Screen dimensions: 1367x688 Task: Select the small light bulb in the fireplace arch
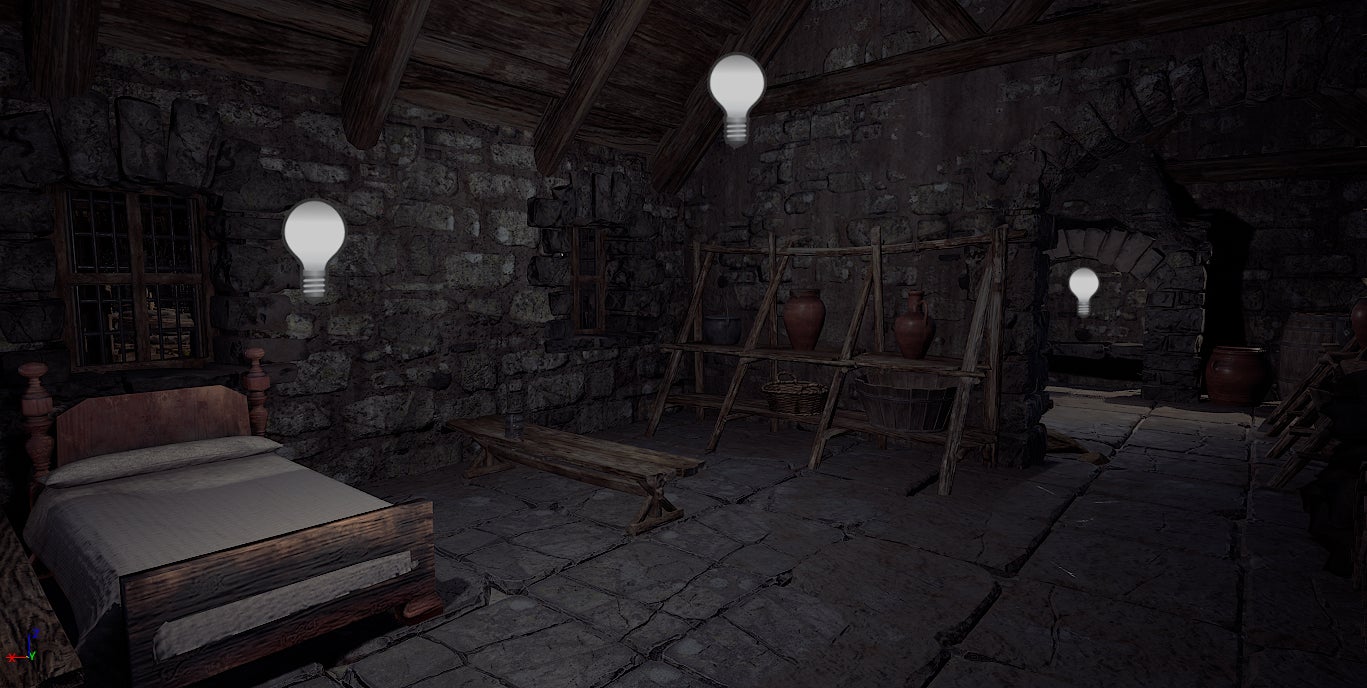coord(1083,290)
